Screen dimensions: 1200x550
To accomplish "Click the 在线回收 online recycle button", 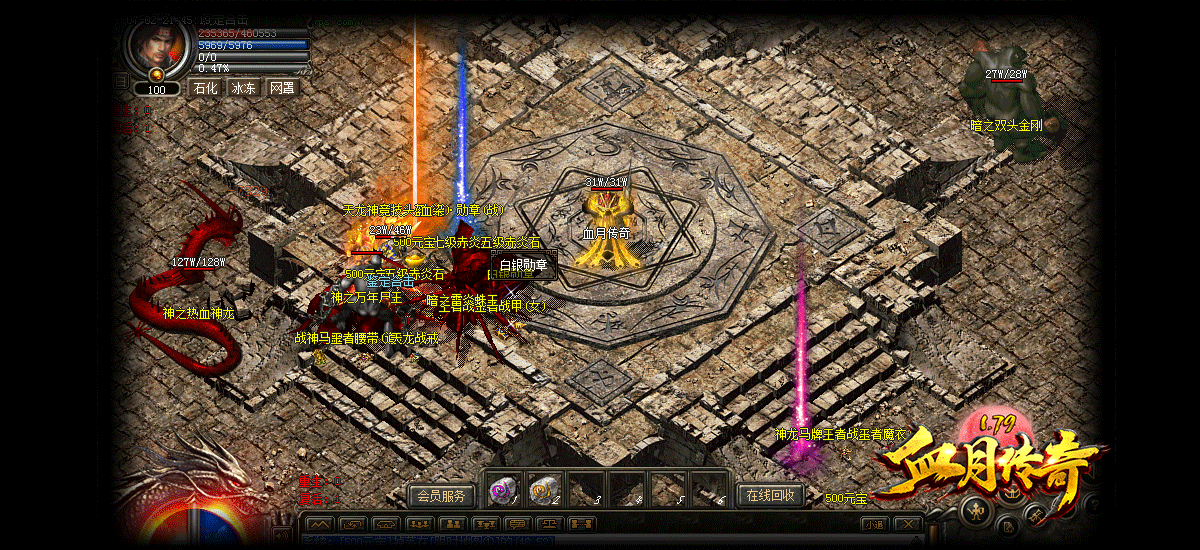I will point(770,494).
